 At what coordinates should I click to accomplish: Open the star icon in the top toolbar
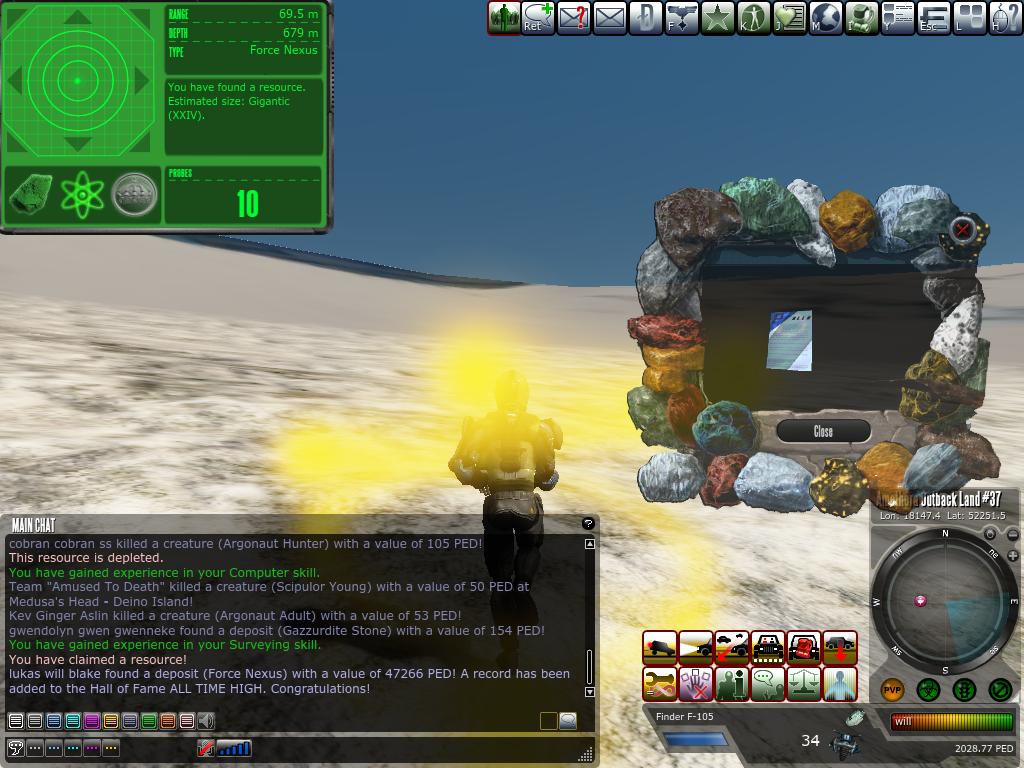click(x=717, y=17)
